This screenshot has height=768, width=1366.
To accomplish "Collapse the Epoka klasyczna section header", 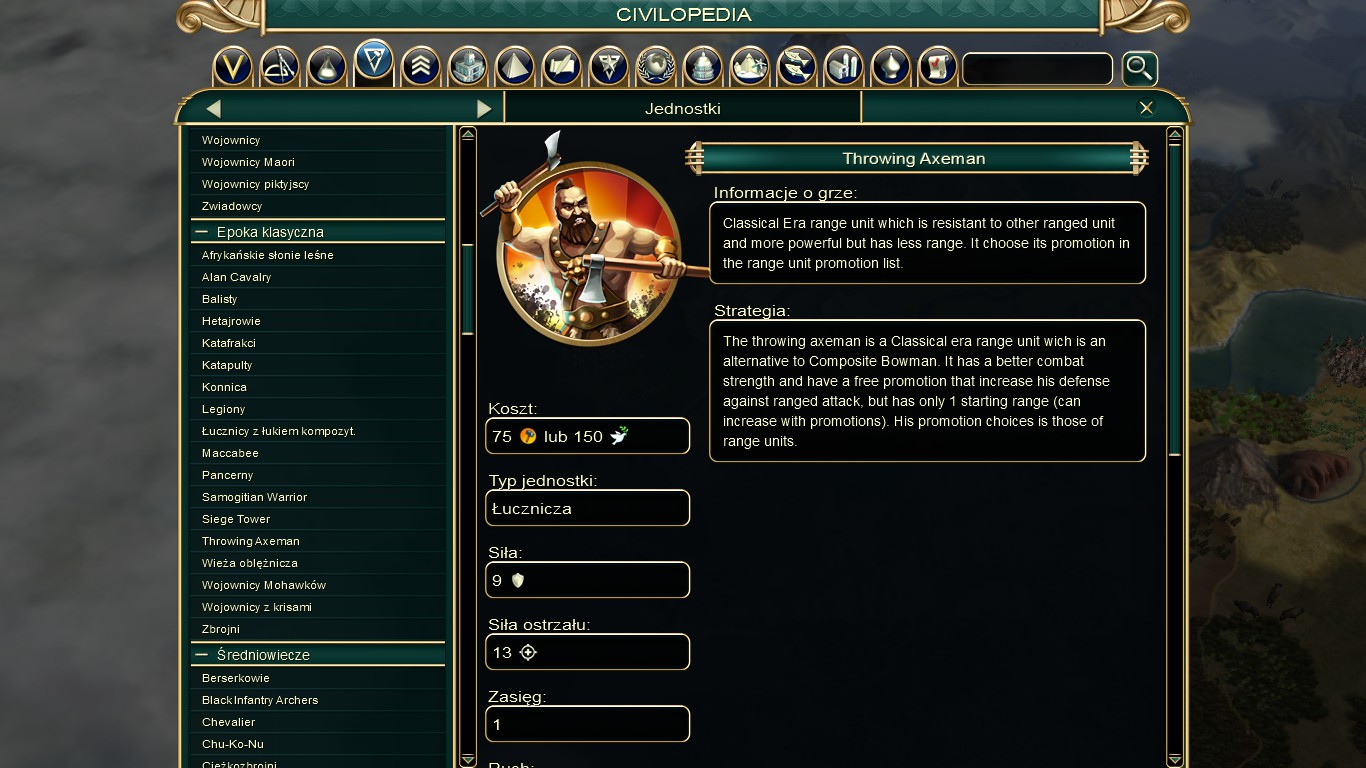I will click(203, 232).
